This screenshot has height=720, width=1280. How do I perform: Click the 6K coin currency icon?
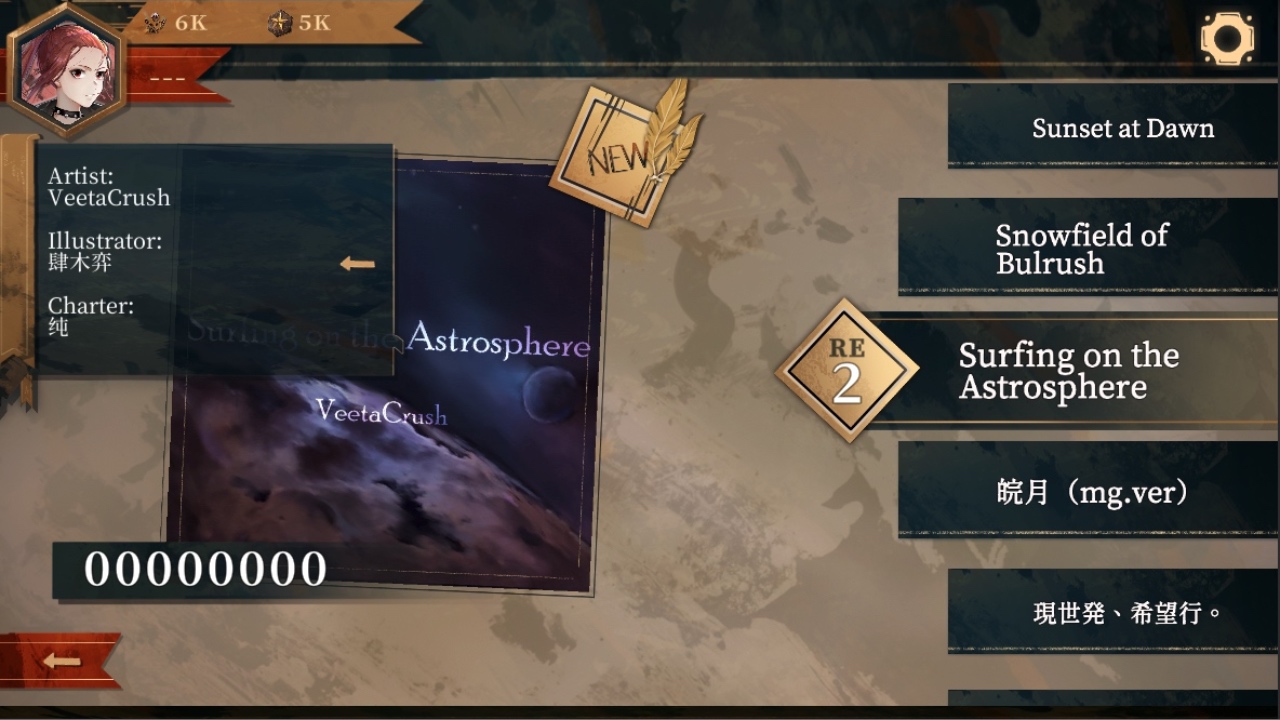pos(157,23)
